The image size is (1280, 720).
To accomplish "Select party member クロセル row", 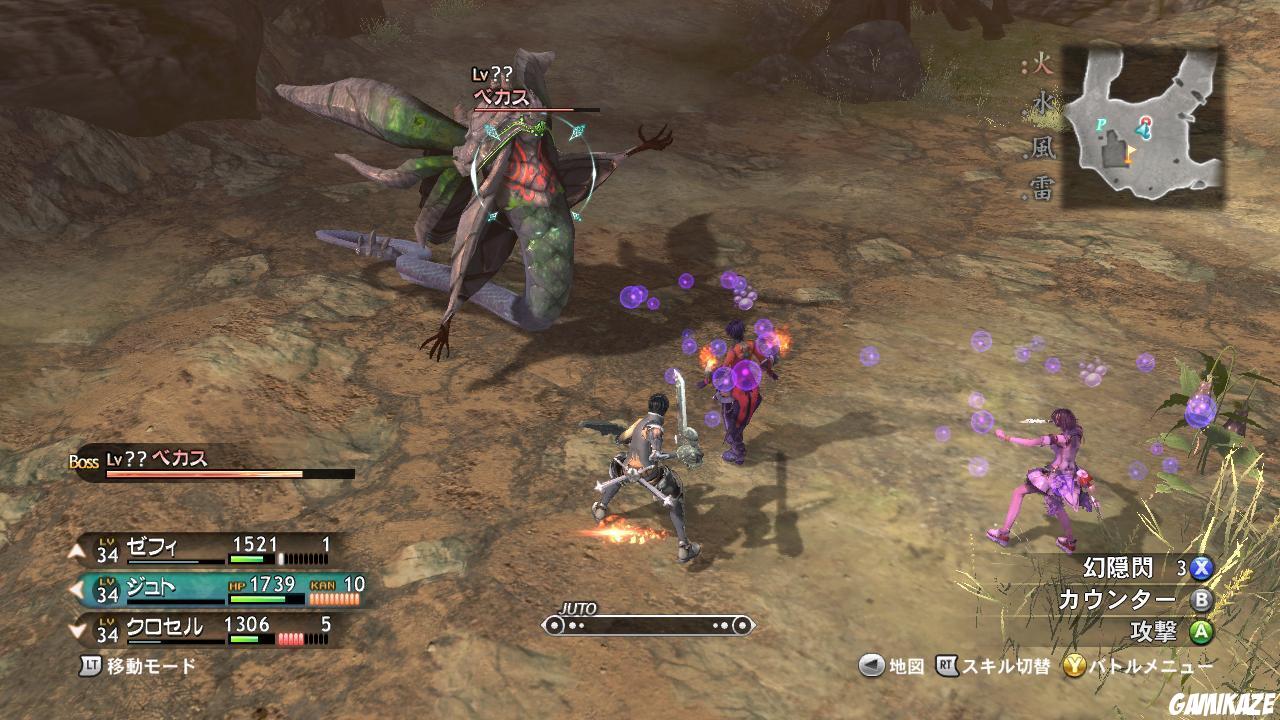I will [215, 629].
